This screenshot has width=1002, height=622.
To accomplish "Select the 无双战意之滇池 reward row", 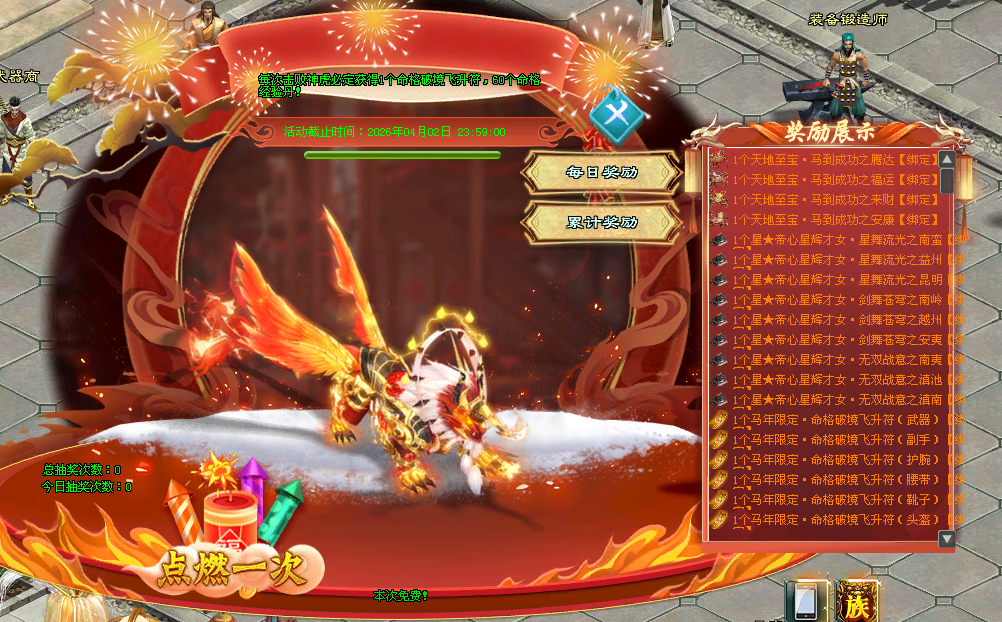I will click(x=840, y=380).
